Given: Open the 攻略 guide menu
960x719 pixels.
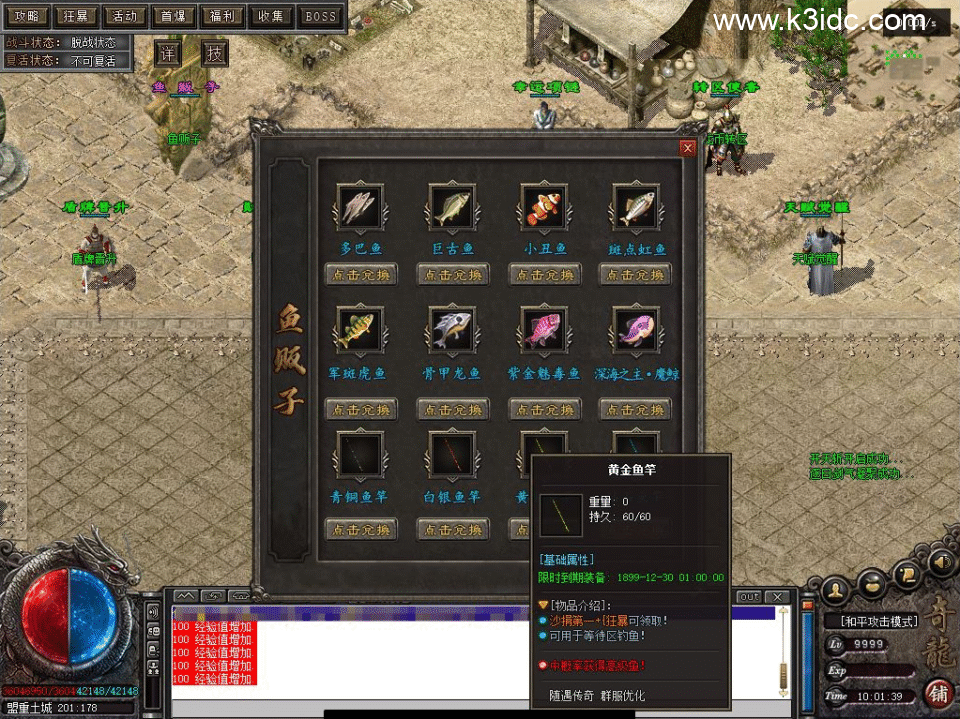Looking at the screenshot, I should [27, 16].
